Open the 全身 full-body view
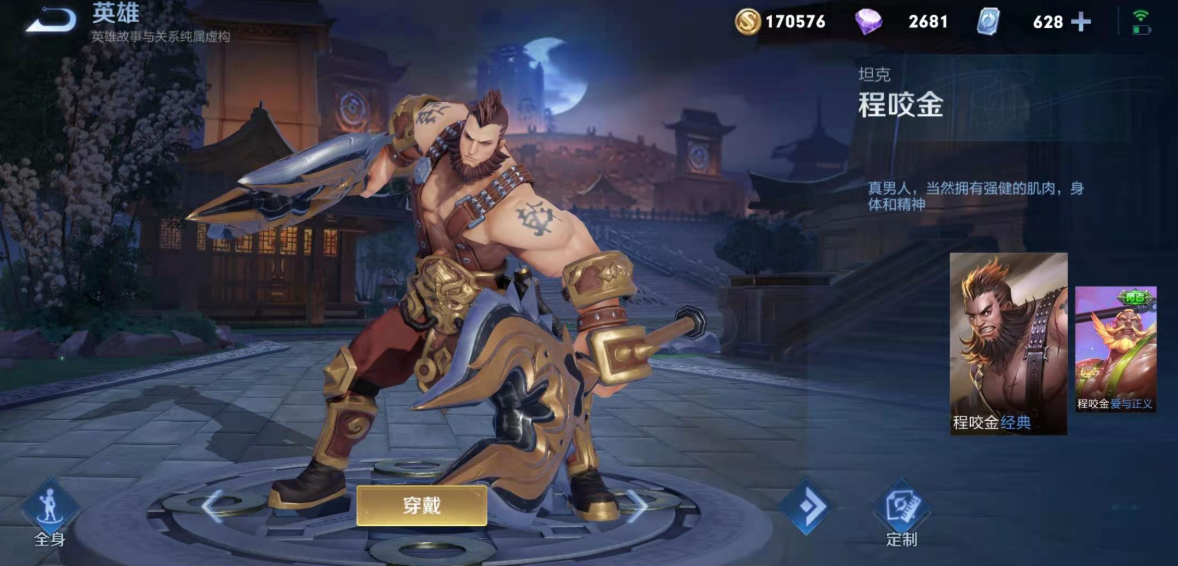This screenshot has width=1178, height=566. (50, 512)
